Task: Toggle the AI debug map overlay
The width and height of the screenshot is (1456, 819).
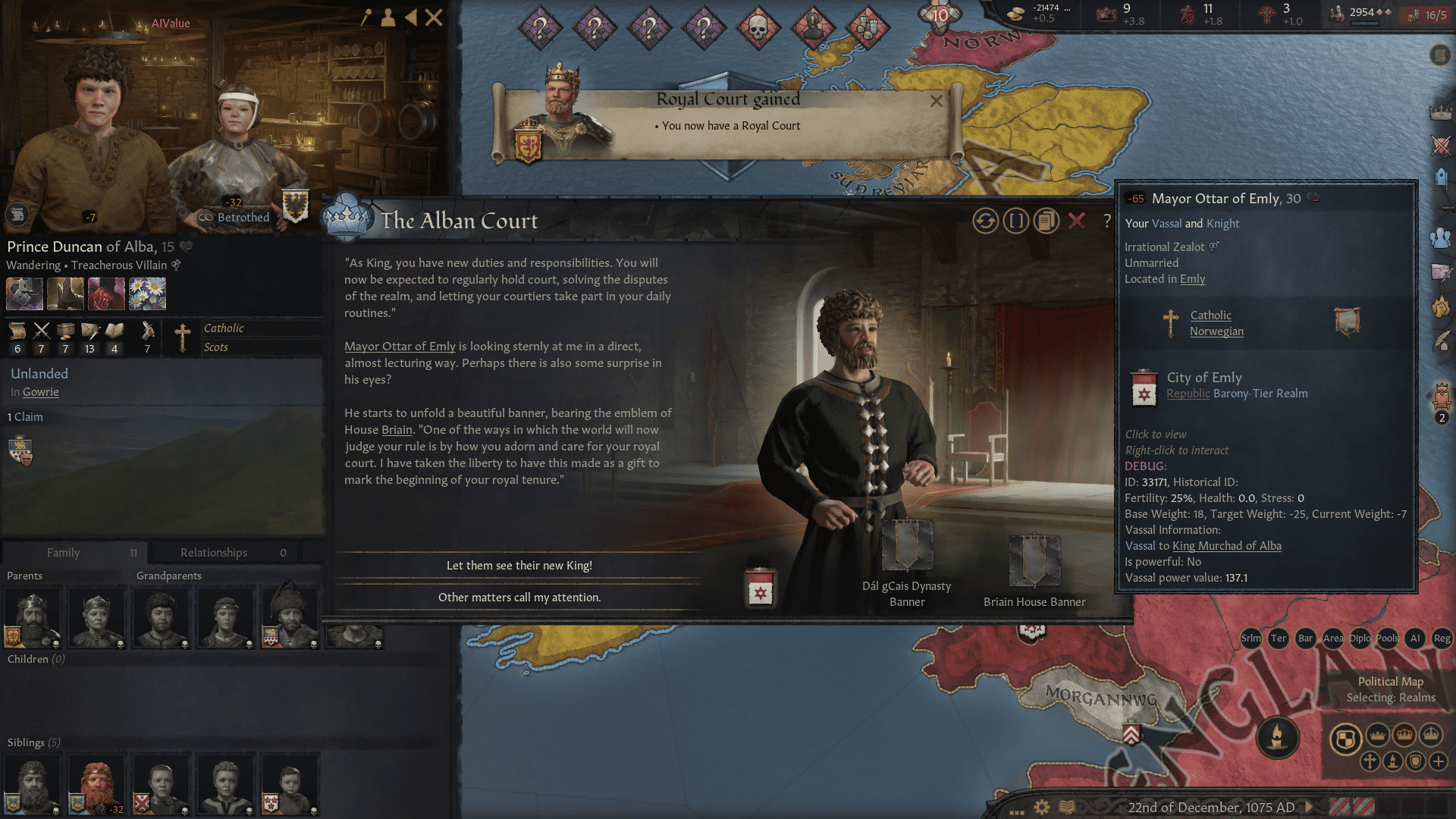Action: click(x=1415, y=639)
